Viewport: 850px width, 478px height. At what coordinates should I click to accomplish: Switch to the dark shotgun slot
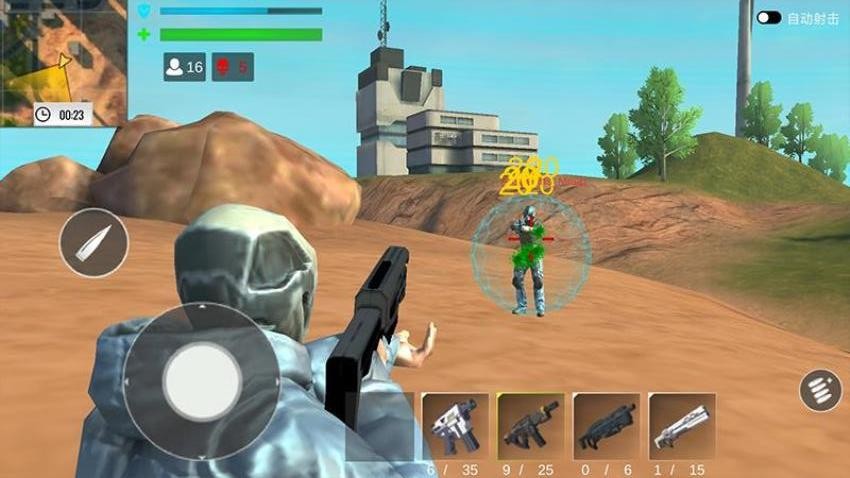606,426
